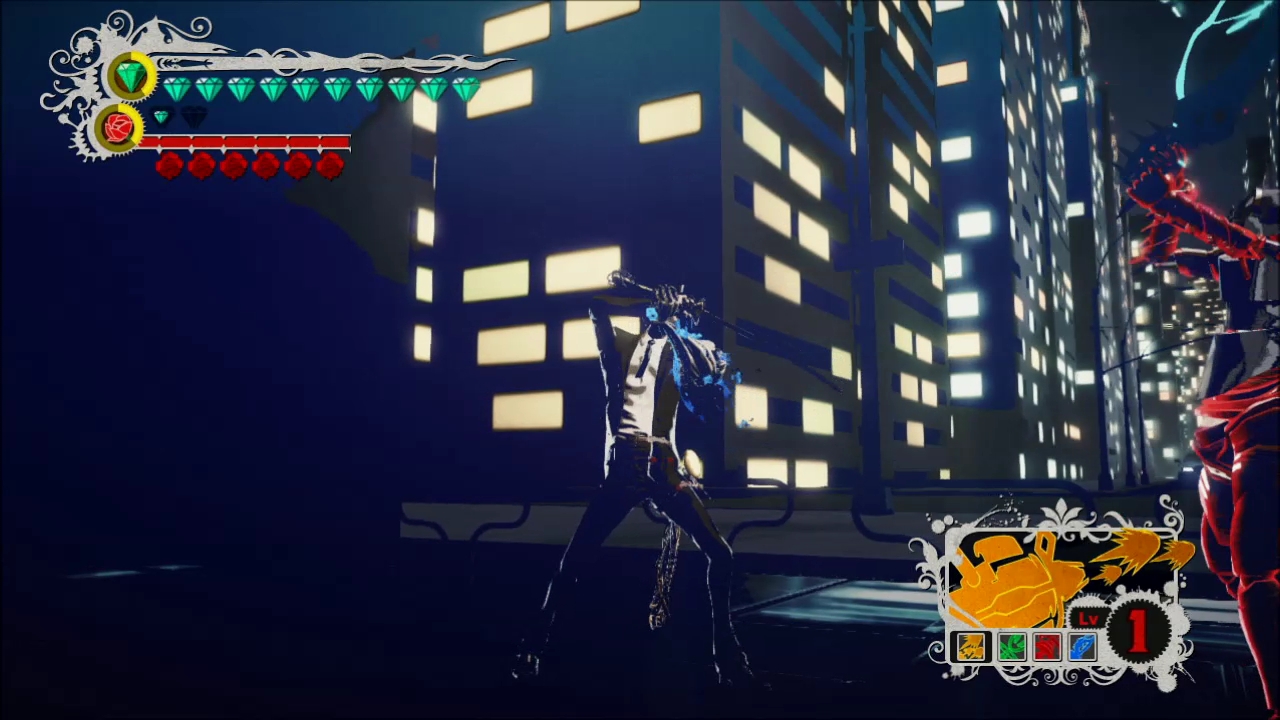1280x720 pixels.
Task: Click the red rose blood emblem
Action: pos(118,128)
